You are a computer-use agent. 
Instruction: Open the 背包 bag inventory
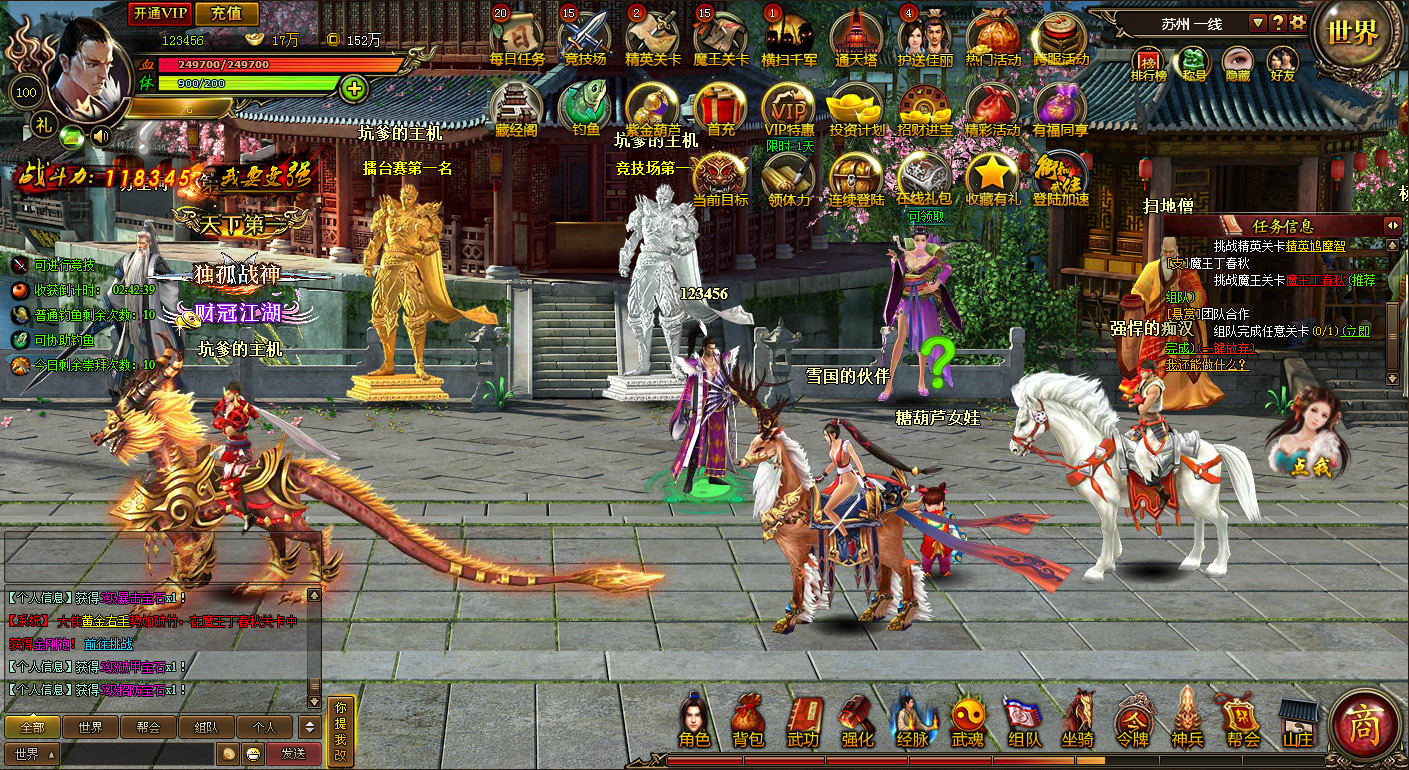(748, 720)
